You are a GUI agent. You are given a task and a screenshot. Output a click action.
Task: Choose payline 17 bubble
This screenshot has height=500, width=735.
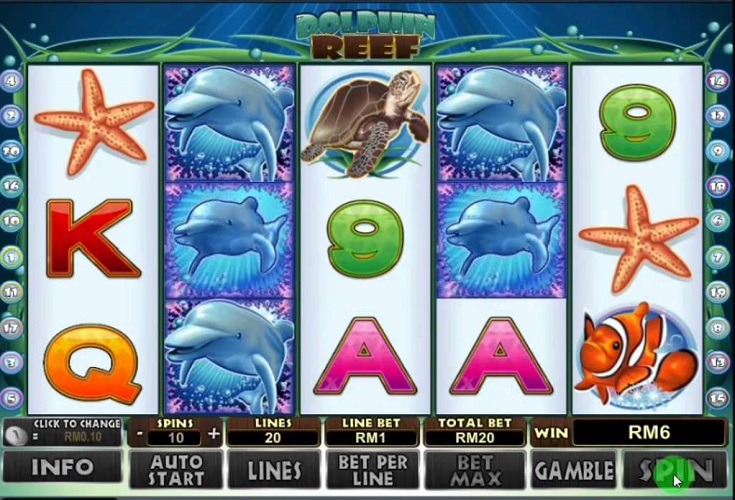13,327
